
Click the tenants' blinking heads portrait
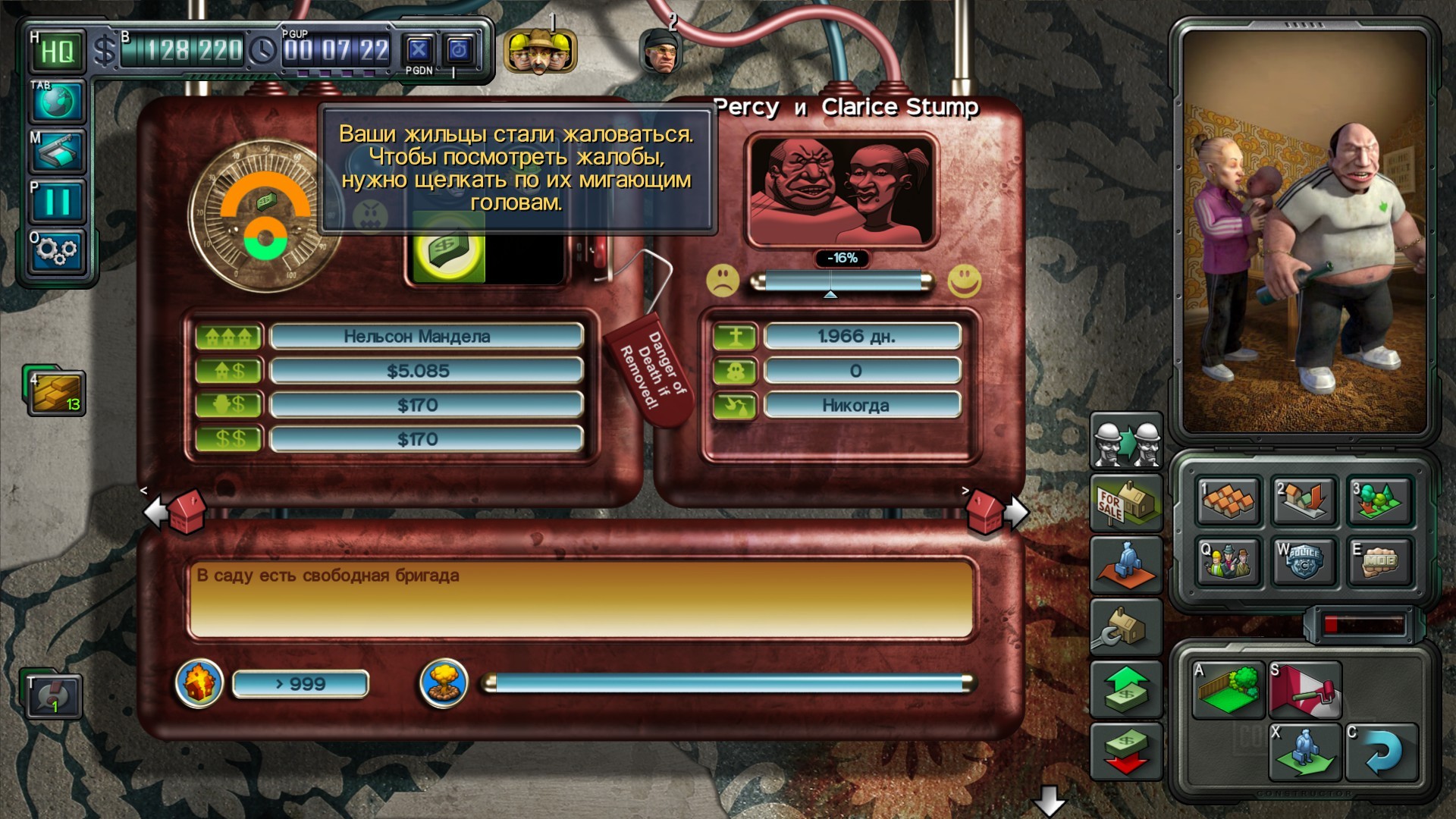tap(841, 190)
